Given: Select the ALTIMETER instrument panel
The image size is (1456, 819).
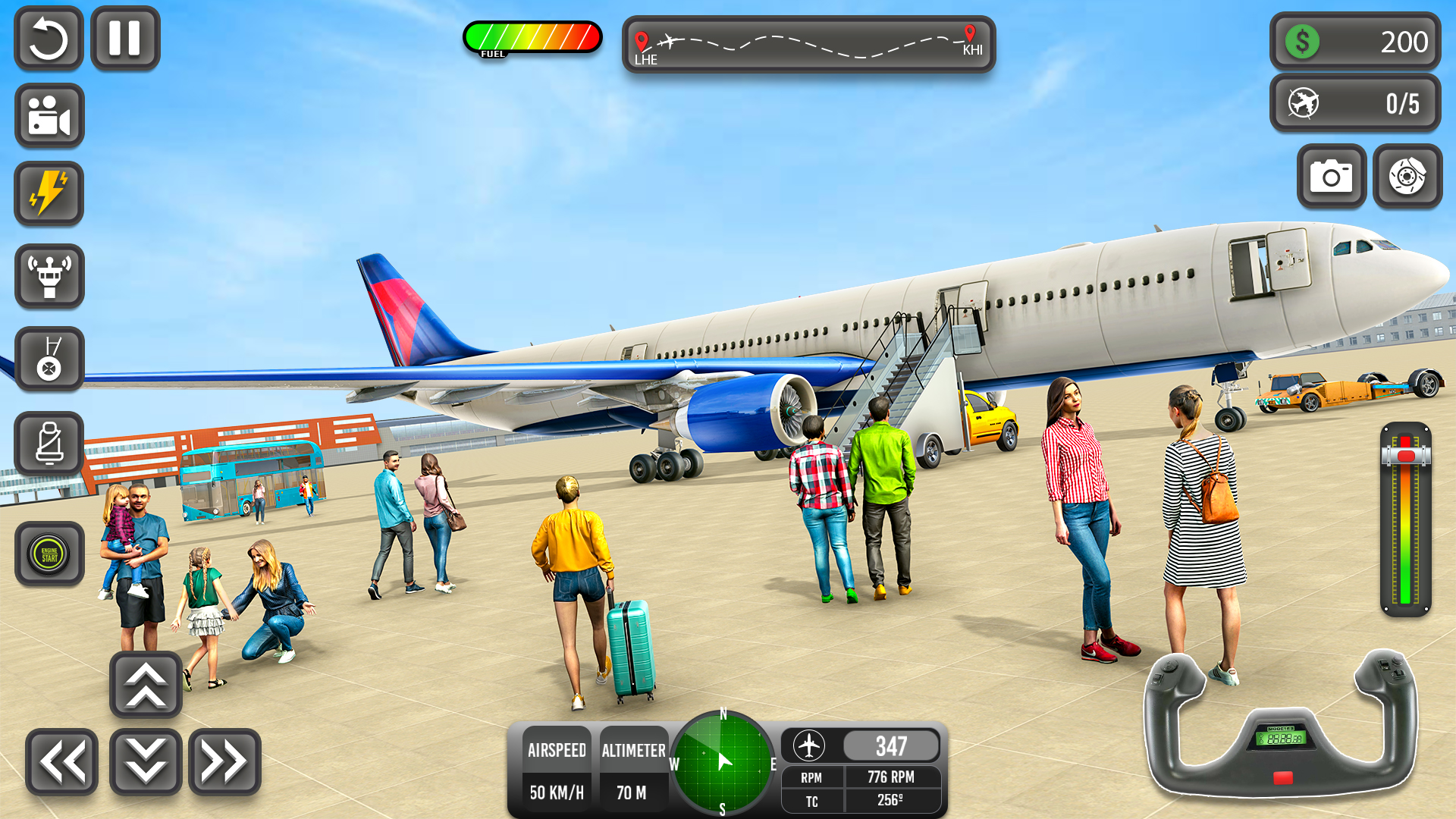Looking at the screenshot, I should pyautogui.click(x=634, y=770).
